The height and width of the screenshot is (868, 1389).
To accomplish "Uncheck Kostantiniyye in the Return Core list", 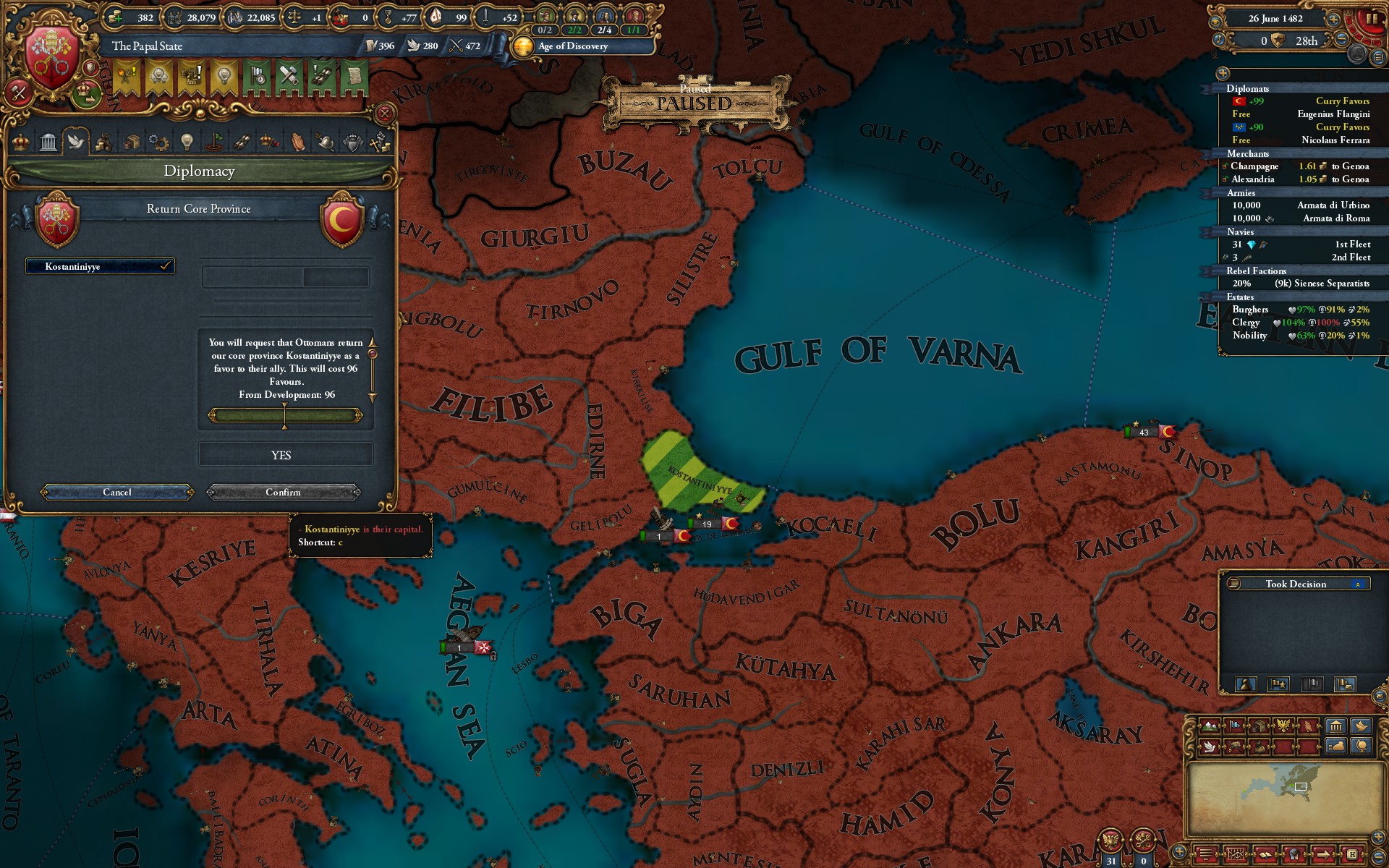I will tap(165, 266).
